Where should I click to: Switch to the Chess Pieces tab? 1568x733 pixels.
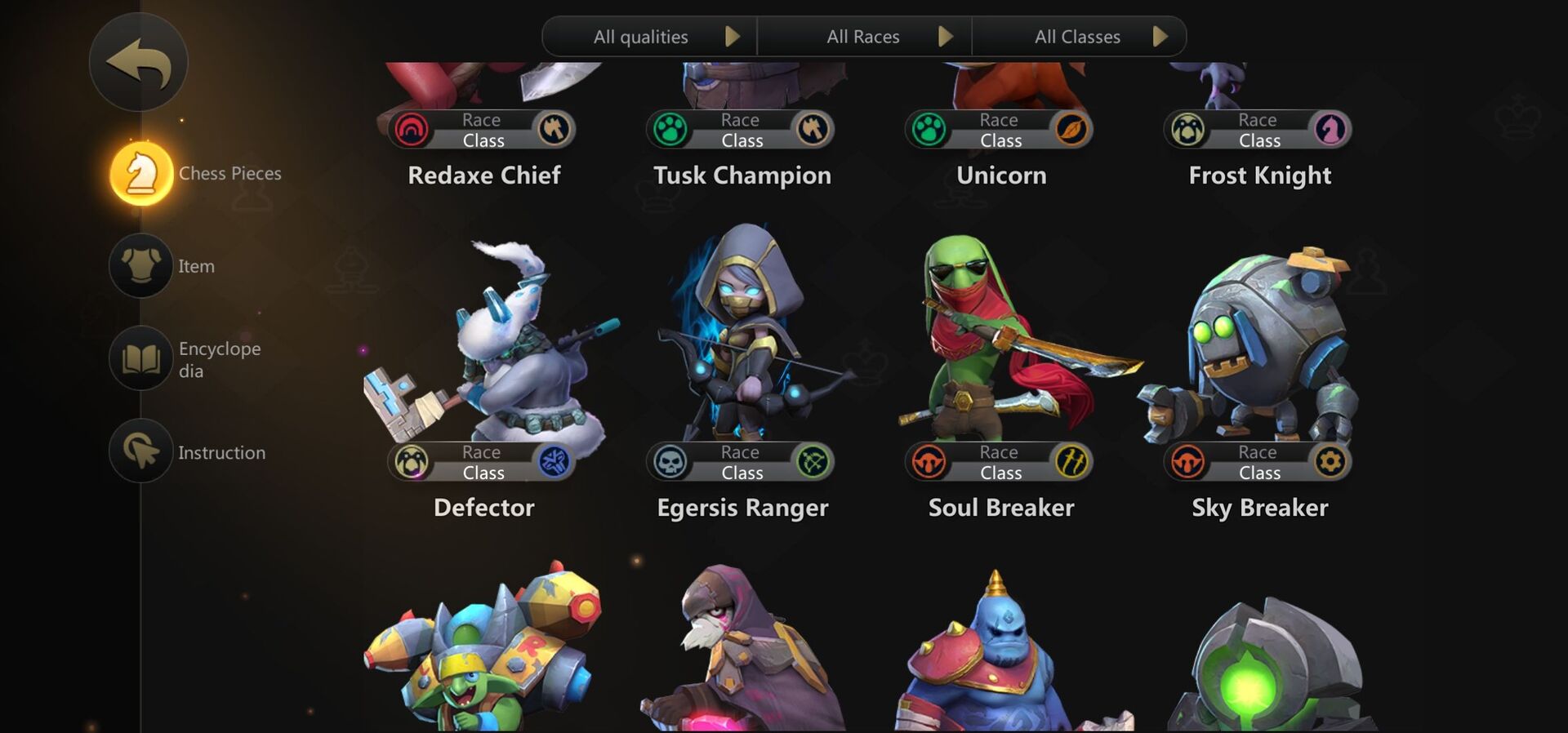140,172
